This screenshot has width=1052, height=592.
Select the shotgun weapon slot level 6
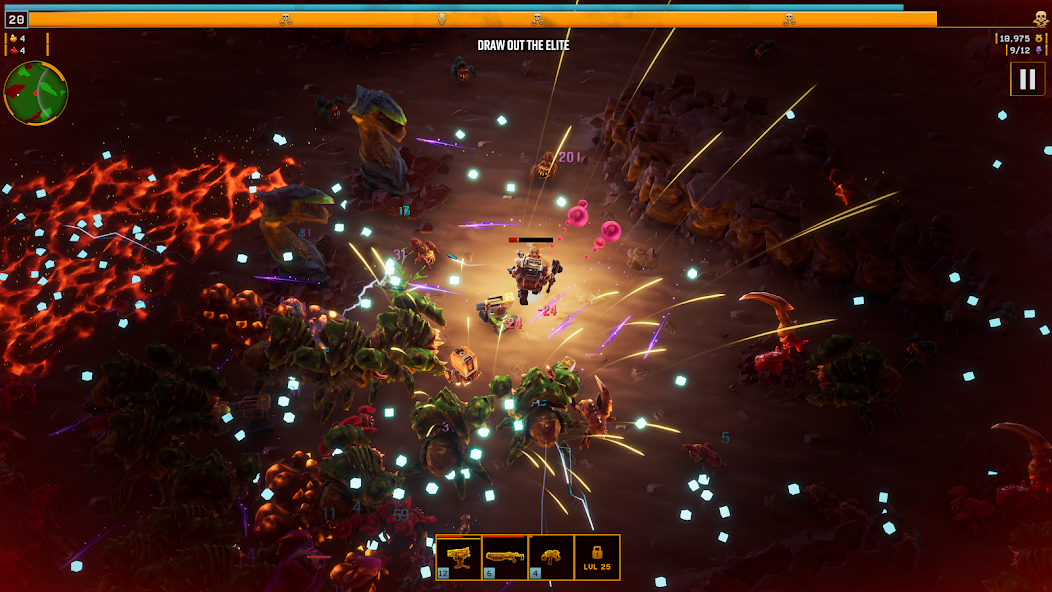(505, 557)
